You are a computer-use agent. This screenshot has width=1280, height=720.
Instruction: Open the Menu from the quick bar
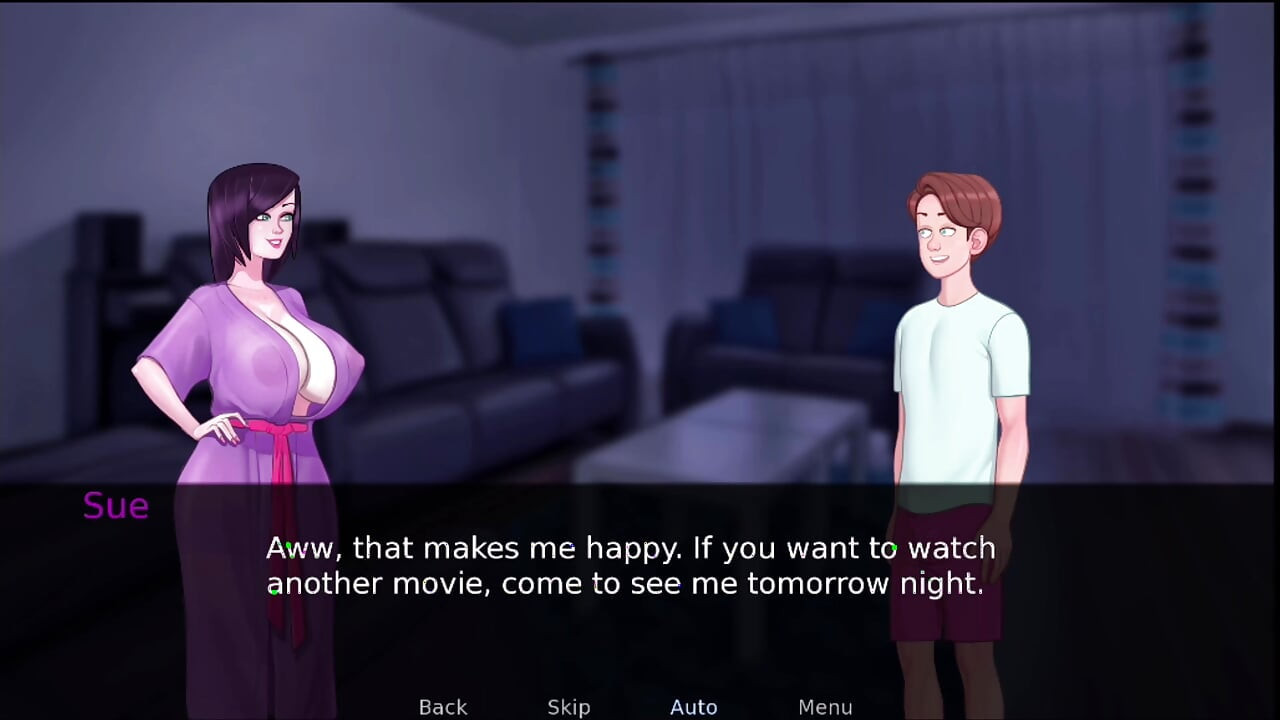[x=825, y=706]
